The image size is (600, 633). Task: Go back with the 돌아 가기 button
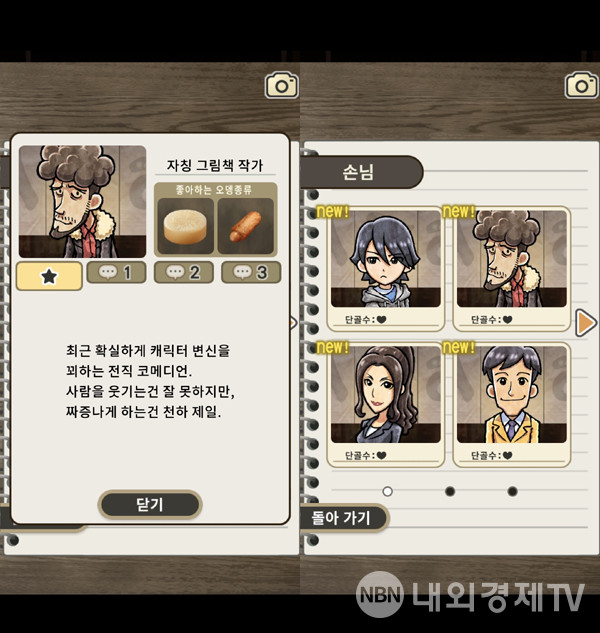(x=342, y=517)
